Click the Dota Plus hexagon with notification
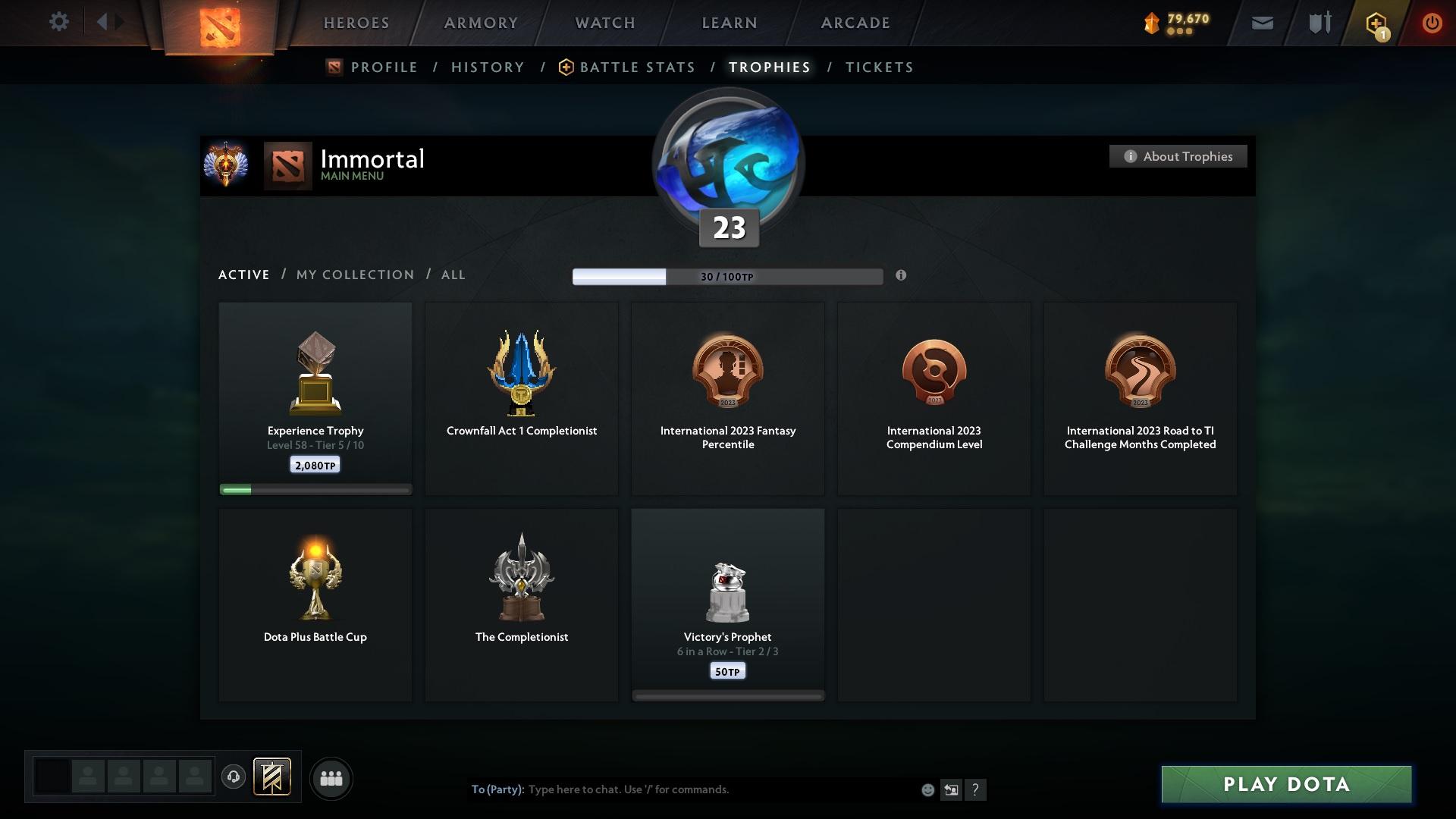The image size is (1456, 819). tap(1376, 22)
